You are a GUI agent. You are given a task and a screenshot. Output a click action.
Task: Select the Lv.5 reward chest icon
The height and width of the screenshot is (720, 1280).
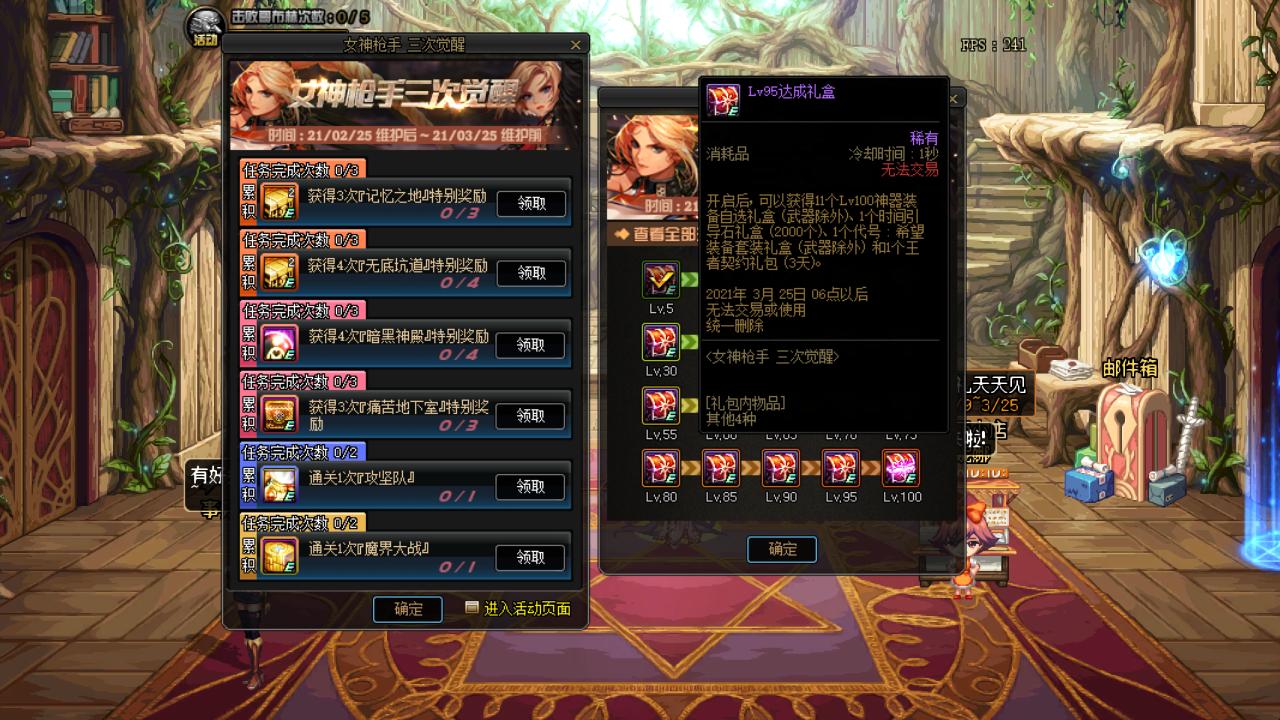click(x=661, y=280)
